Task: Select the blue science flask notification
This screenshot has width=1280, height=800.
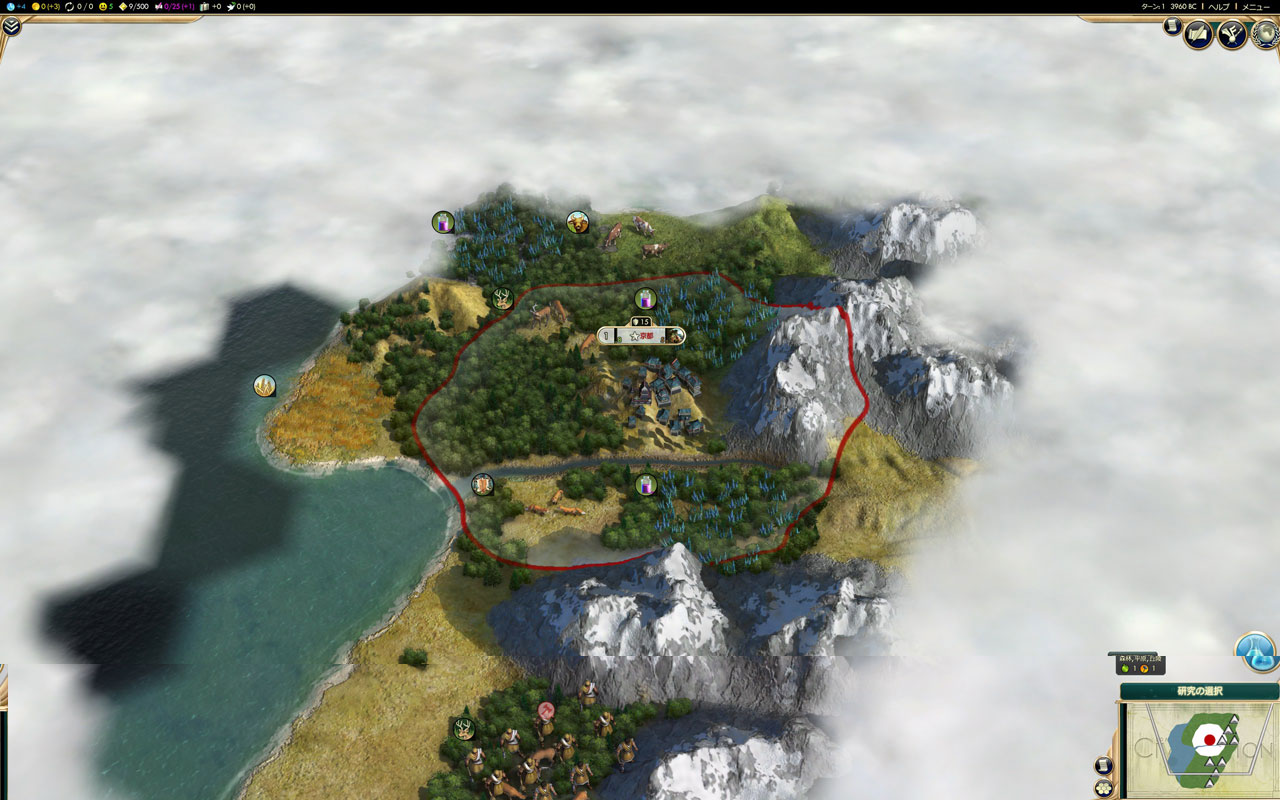Action: [x=1256, y=651]
